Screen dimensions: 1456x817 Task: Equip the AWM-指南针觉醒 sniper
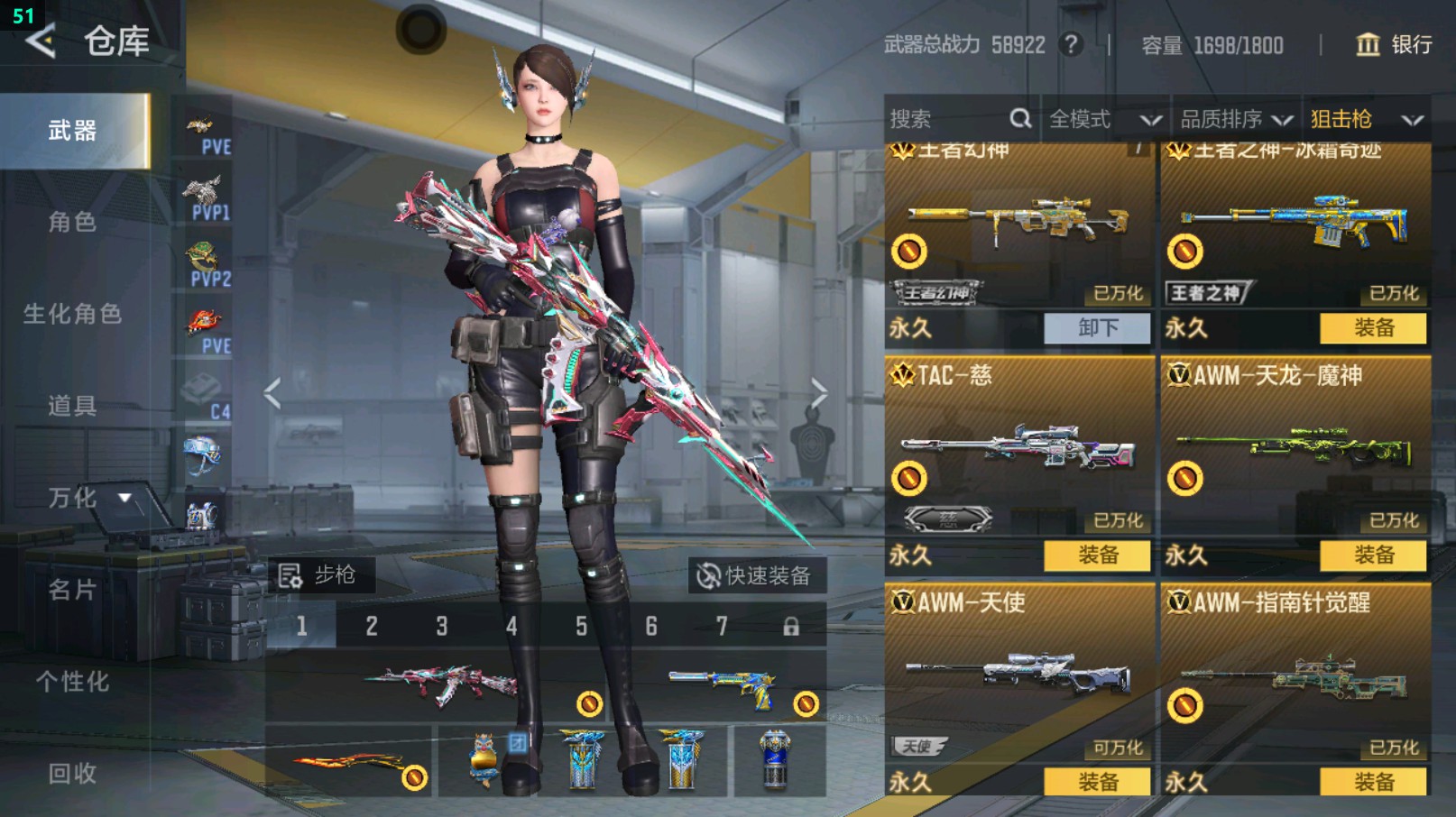[x=1373, y=782]
